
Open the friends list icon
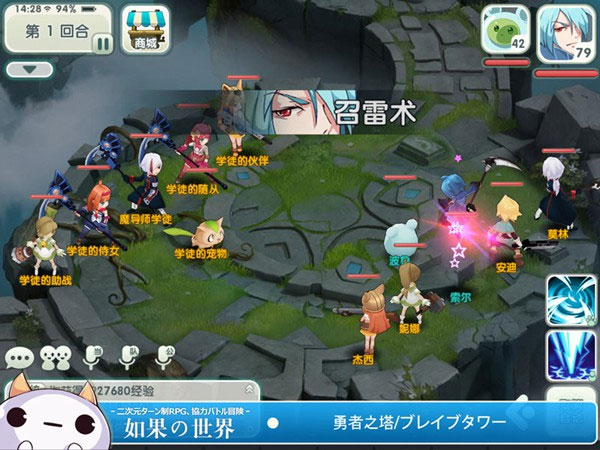(x=57, y=357)
